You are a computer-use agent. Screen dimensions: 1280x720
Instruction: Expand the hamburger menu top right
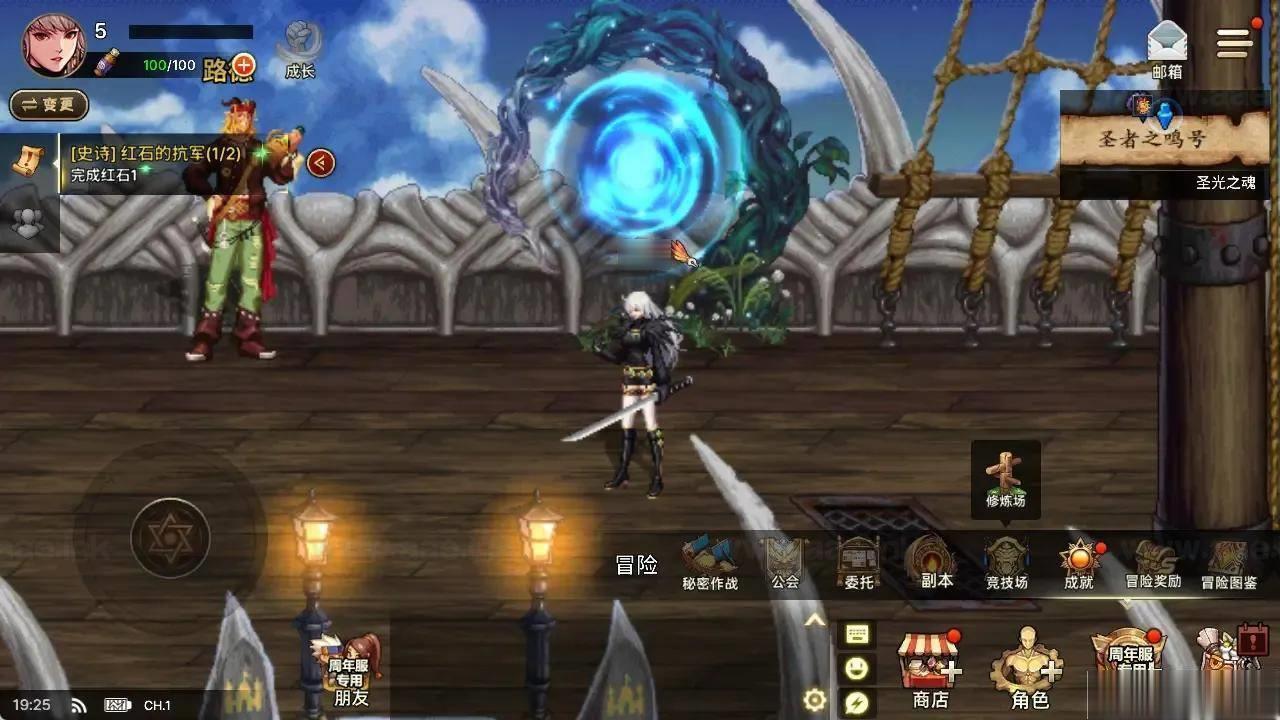click(1235, 40)
